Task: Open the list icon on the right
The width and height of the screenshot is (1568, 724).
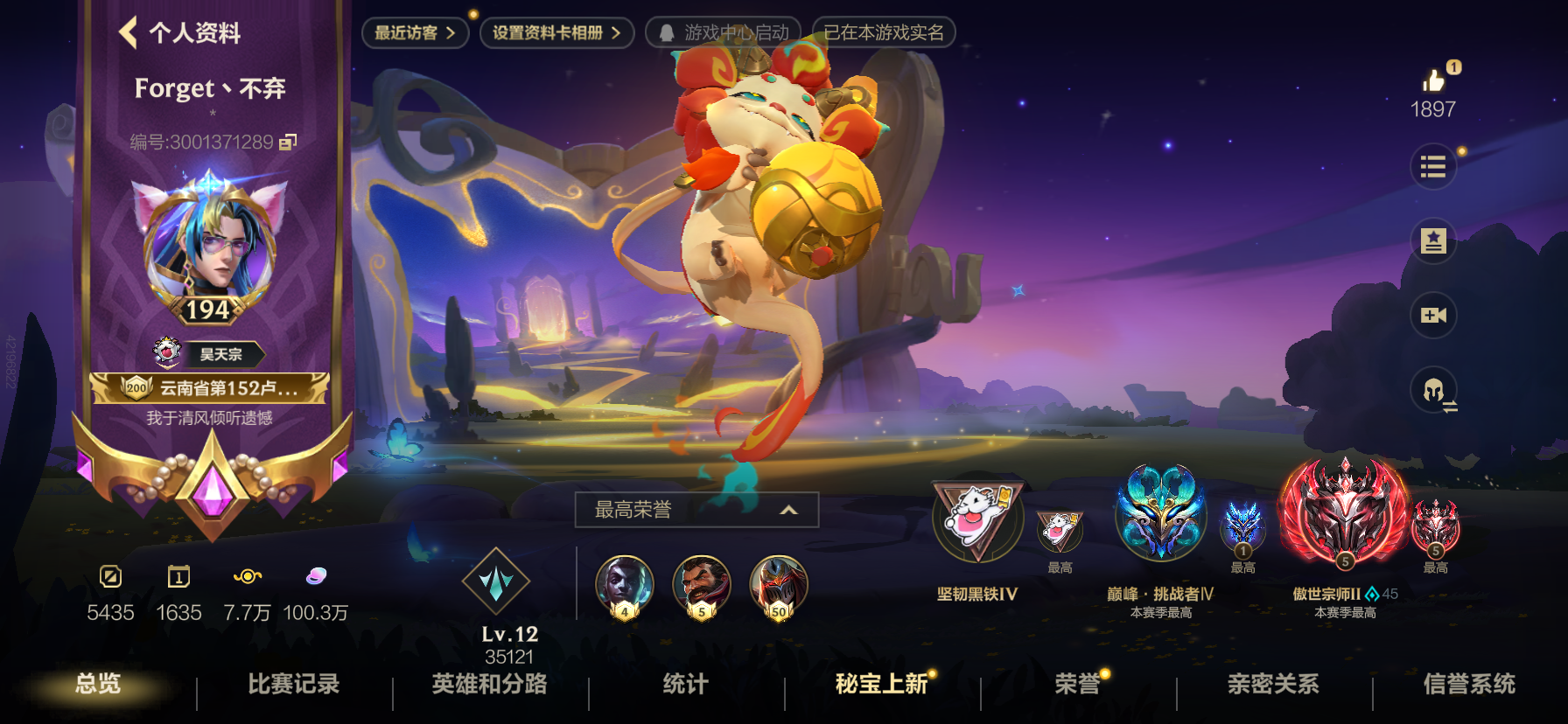Action: point(1432,166)
